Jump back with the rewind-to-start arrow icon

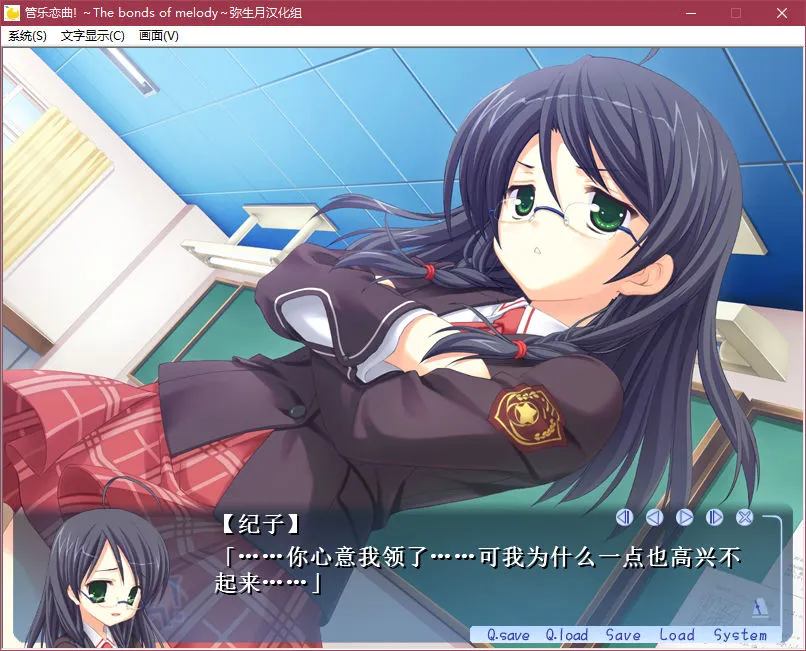(x=624, y=517)
